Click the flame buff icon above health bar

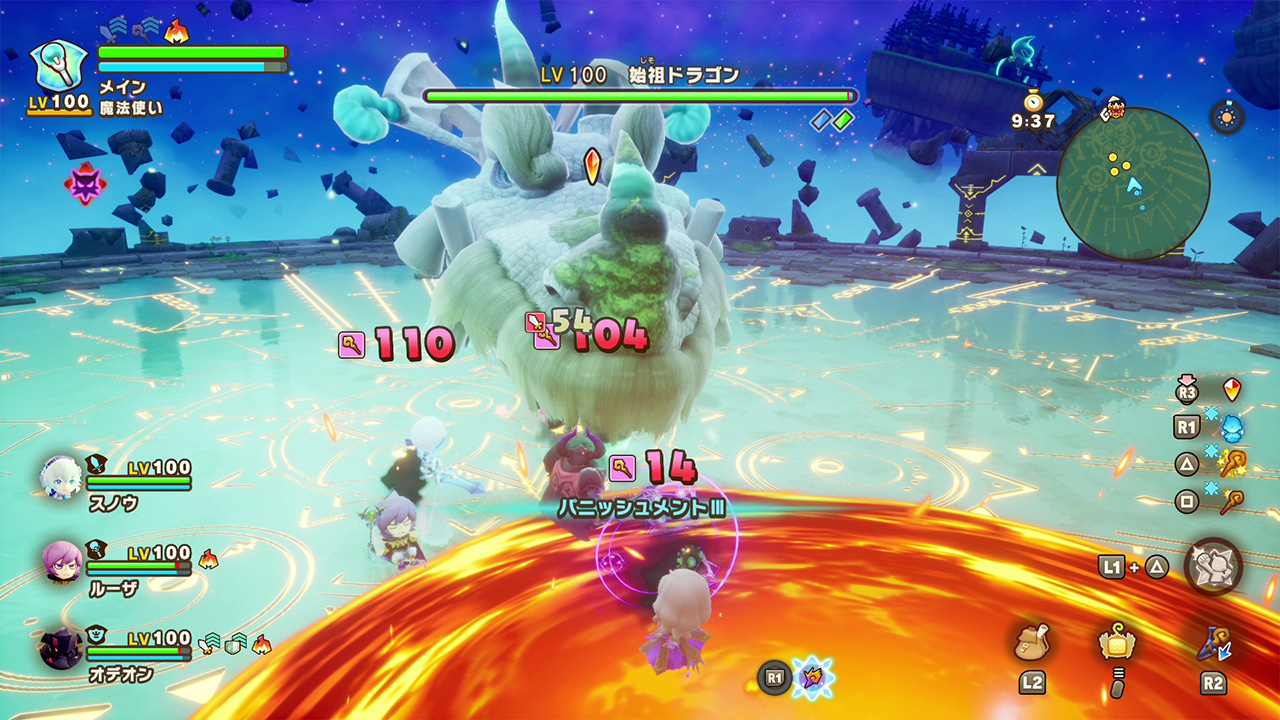tap(176, 32)
